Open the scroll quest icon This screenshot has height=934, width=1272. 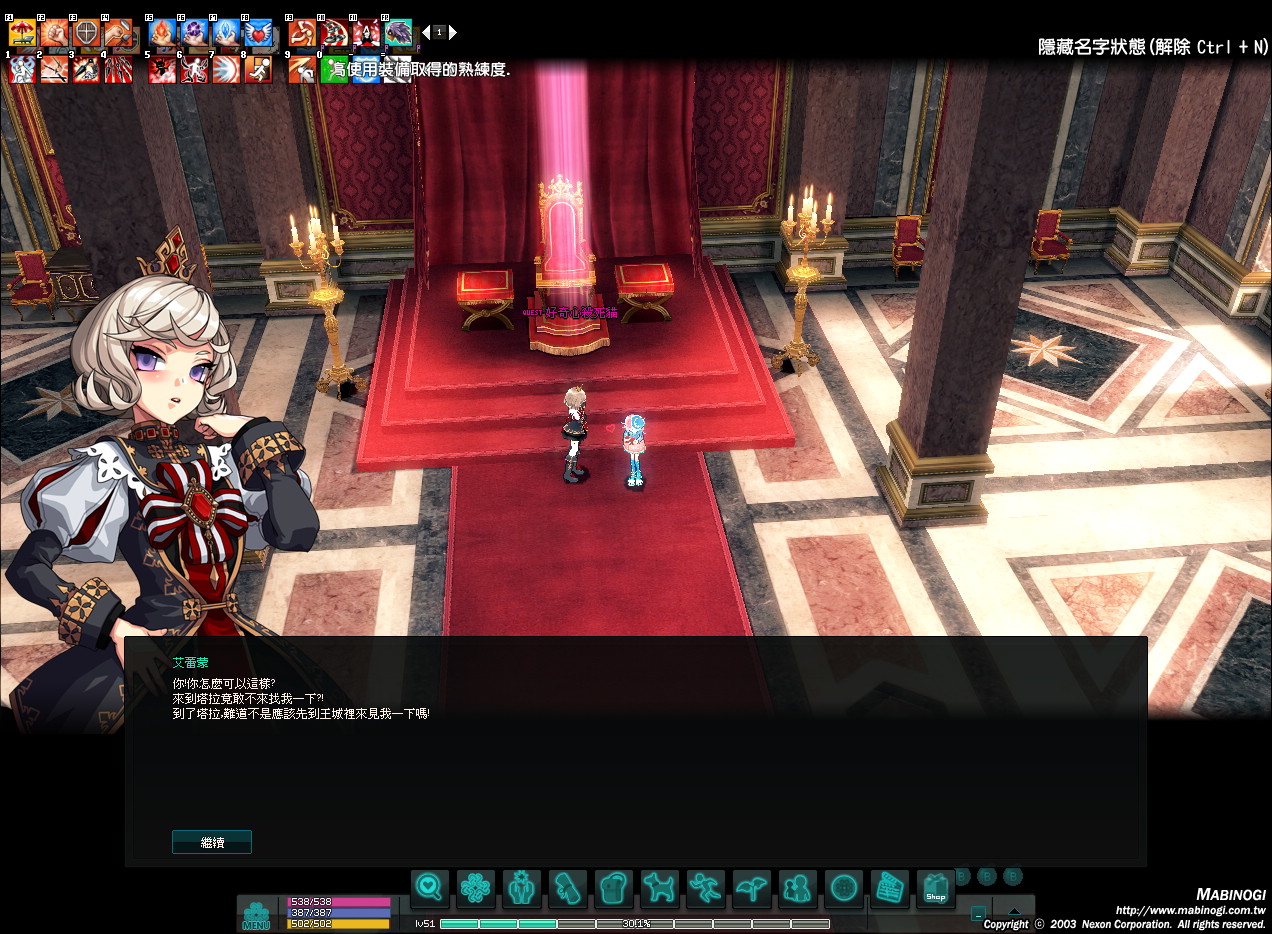point(567,888)
